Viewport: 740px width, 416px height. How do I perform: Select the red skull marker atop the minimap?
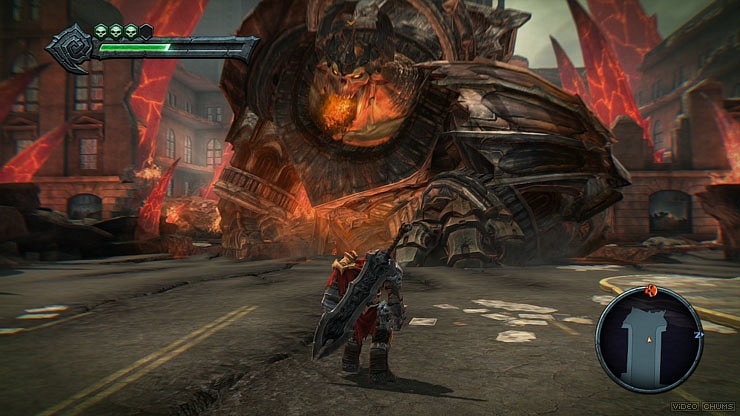[x=651, y=291]
